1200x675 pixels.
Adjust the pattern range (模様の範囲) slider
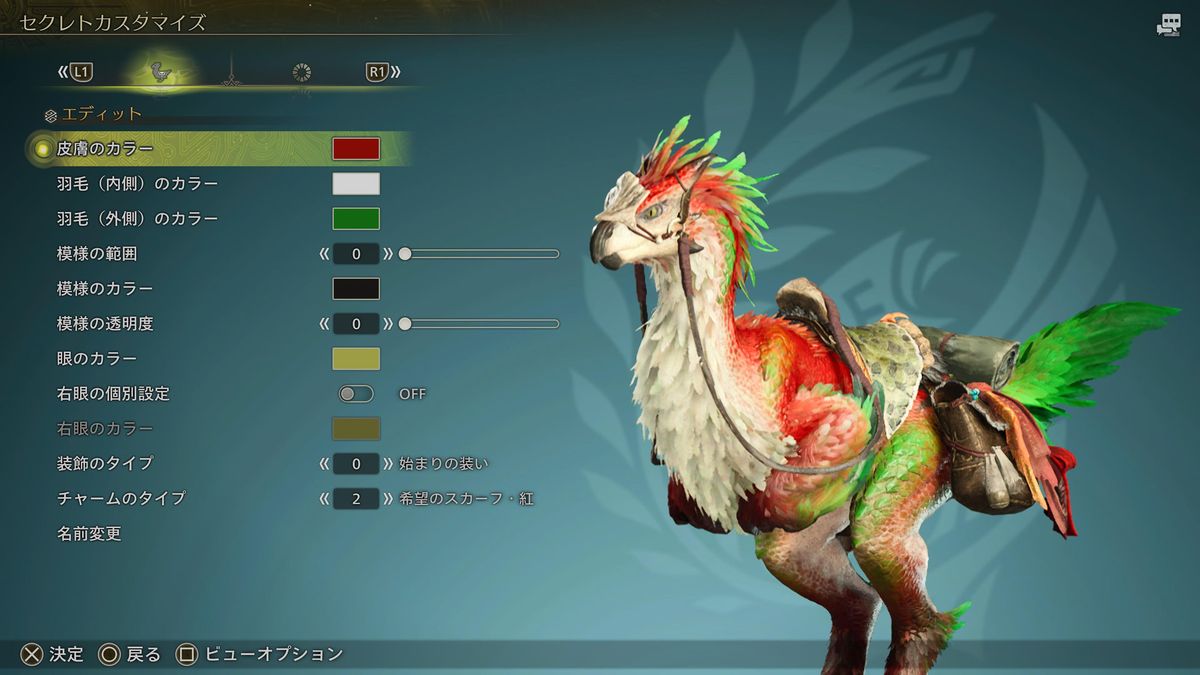(480, 254)
